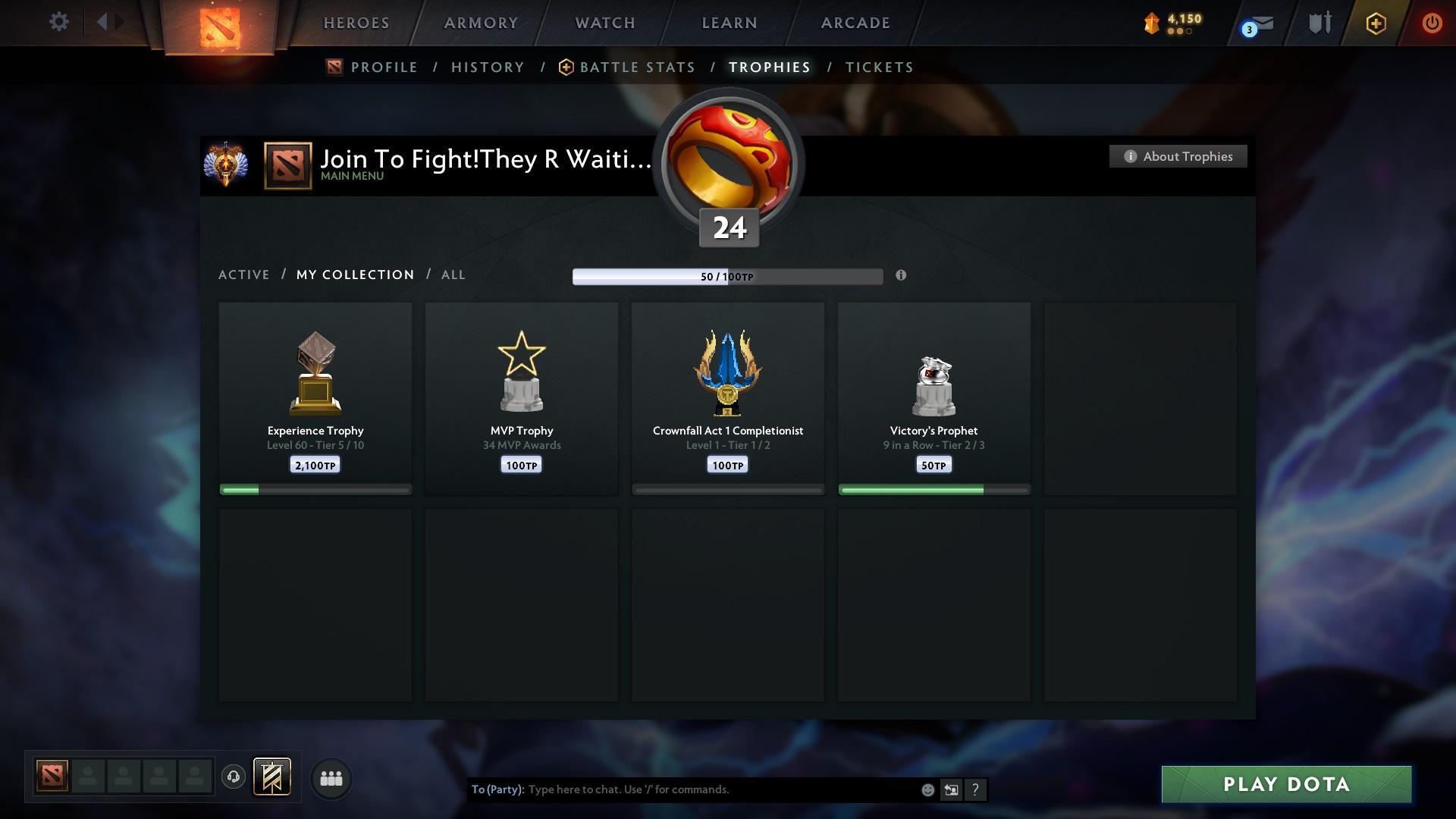Open About Trophies

1178,155
